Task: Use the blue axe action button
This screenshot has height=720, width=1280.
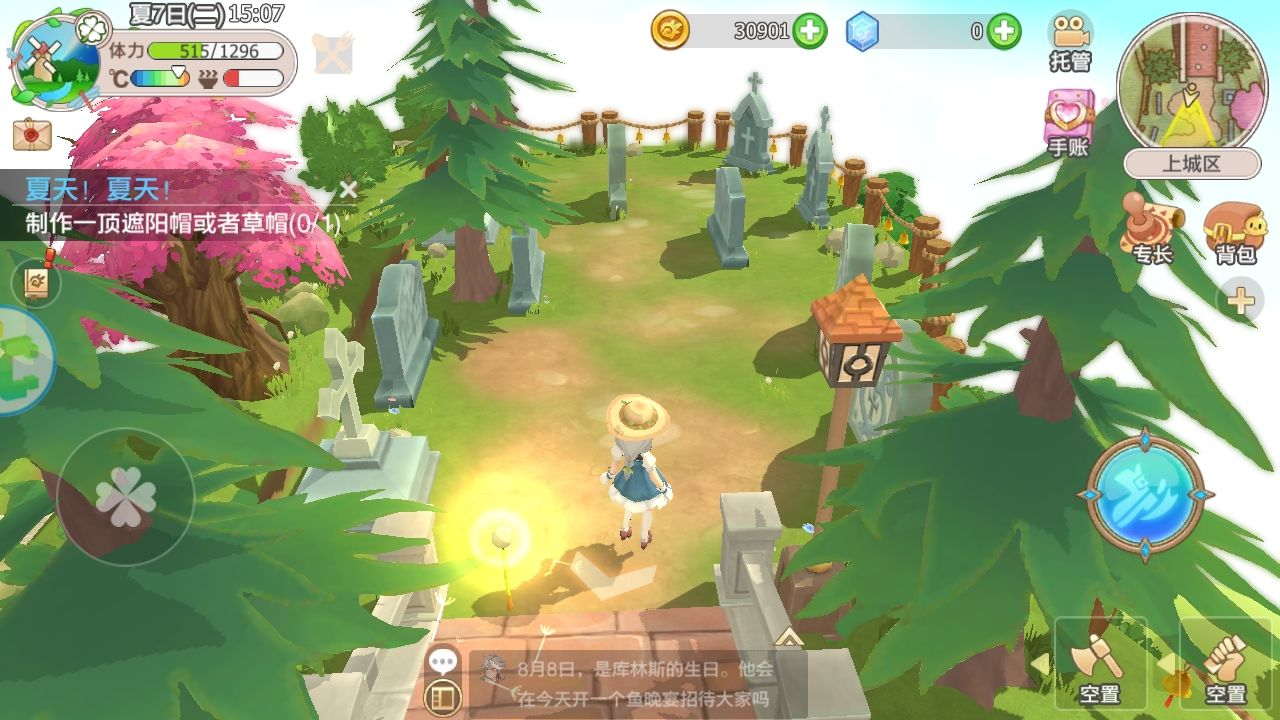Action: tap(1144, 493)
